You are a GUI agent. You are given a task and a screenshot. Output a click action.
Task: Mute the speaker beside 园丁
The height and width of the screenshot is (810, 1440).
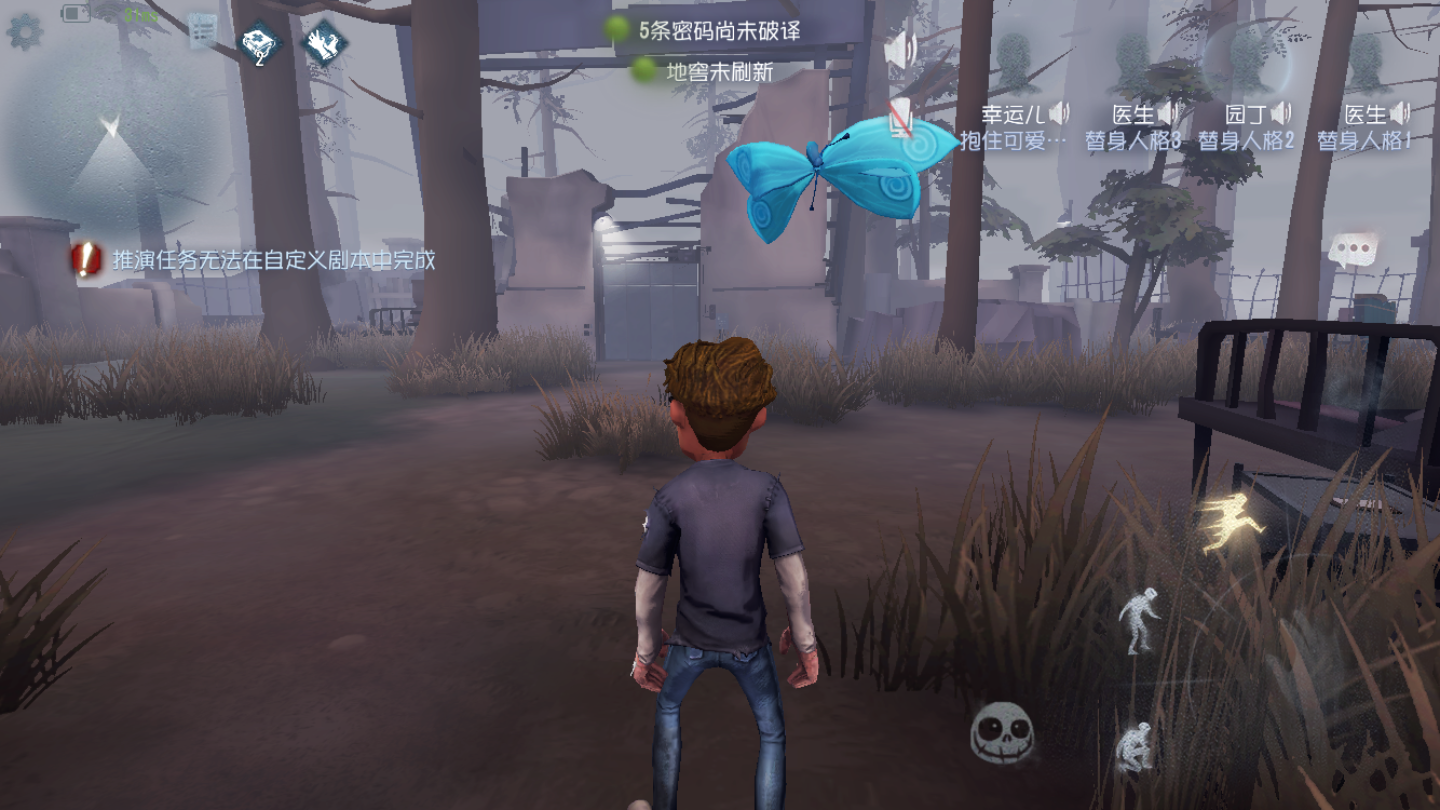point(1282,113)
